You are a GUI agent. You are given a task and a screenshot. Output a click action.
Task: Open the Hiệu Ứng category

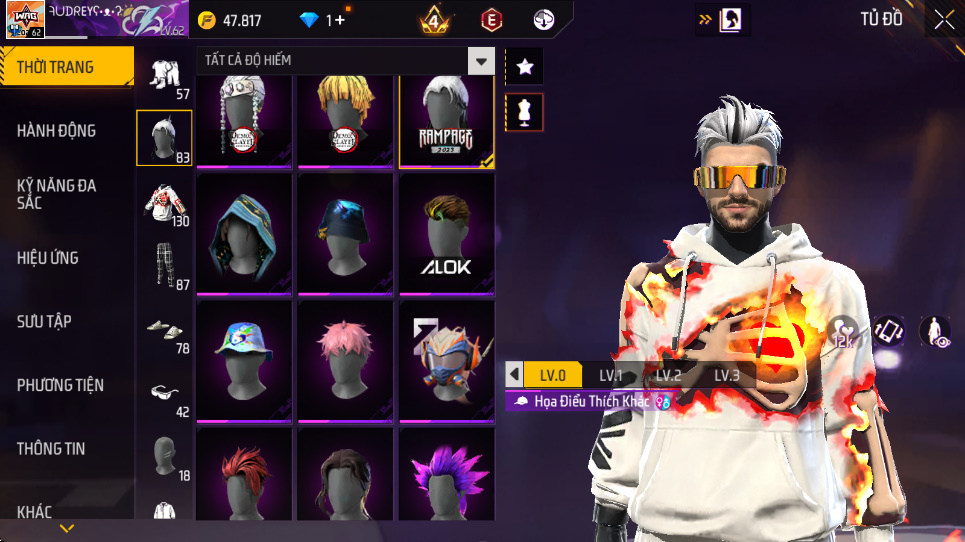pos(48,258)
